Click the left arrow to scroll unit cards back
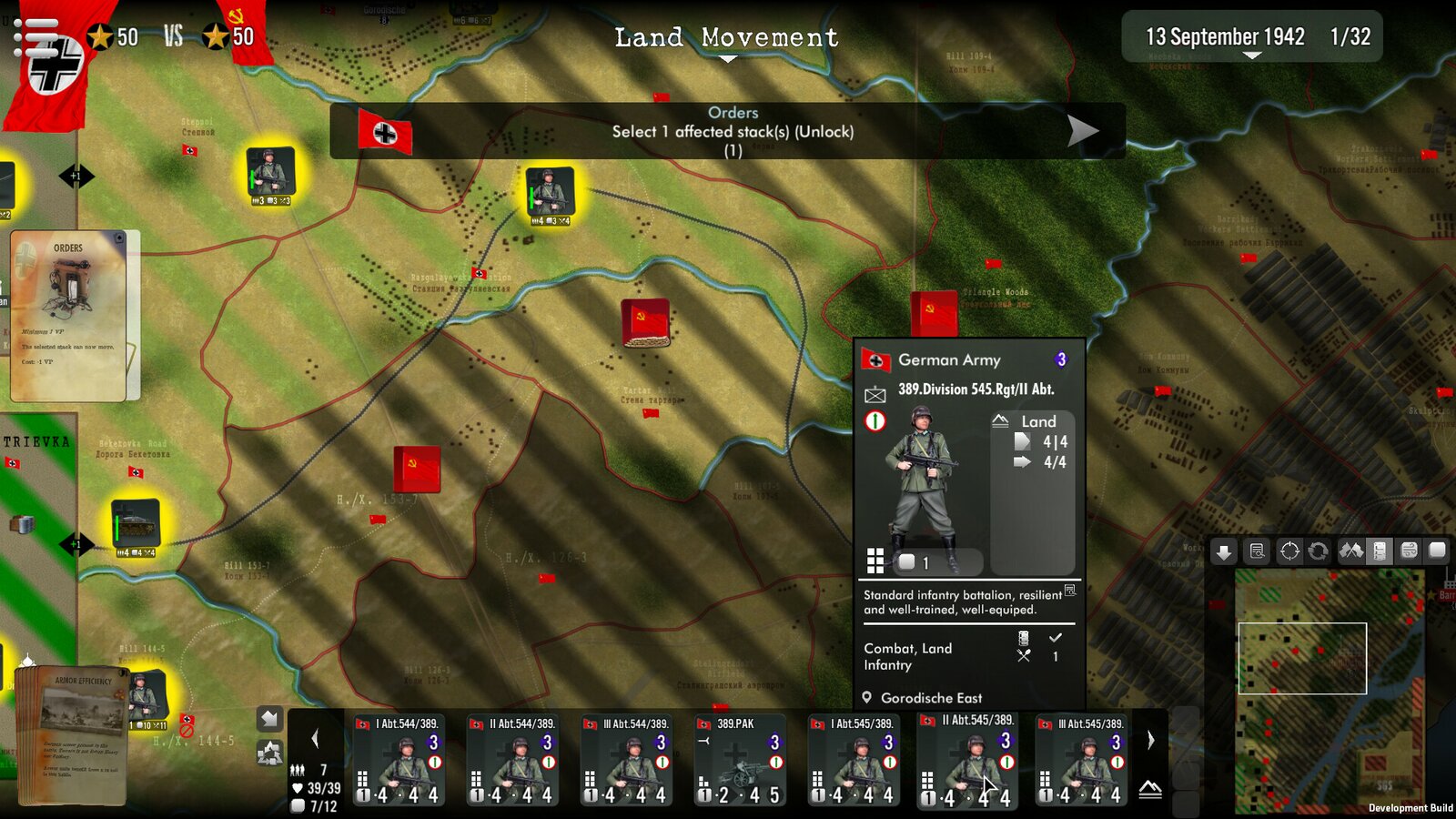The width and height of the screenshot is (1456, 819). coord(316,737)
